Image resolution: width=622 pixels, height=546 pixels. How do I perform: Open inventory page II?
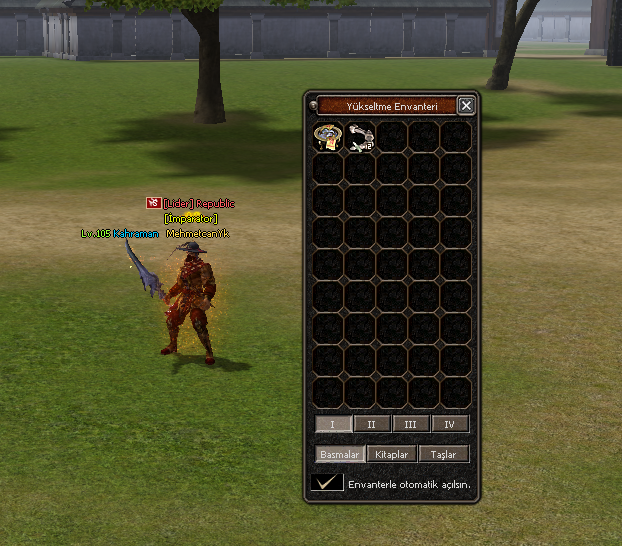click(x=372, y=424)
